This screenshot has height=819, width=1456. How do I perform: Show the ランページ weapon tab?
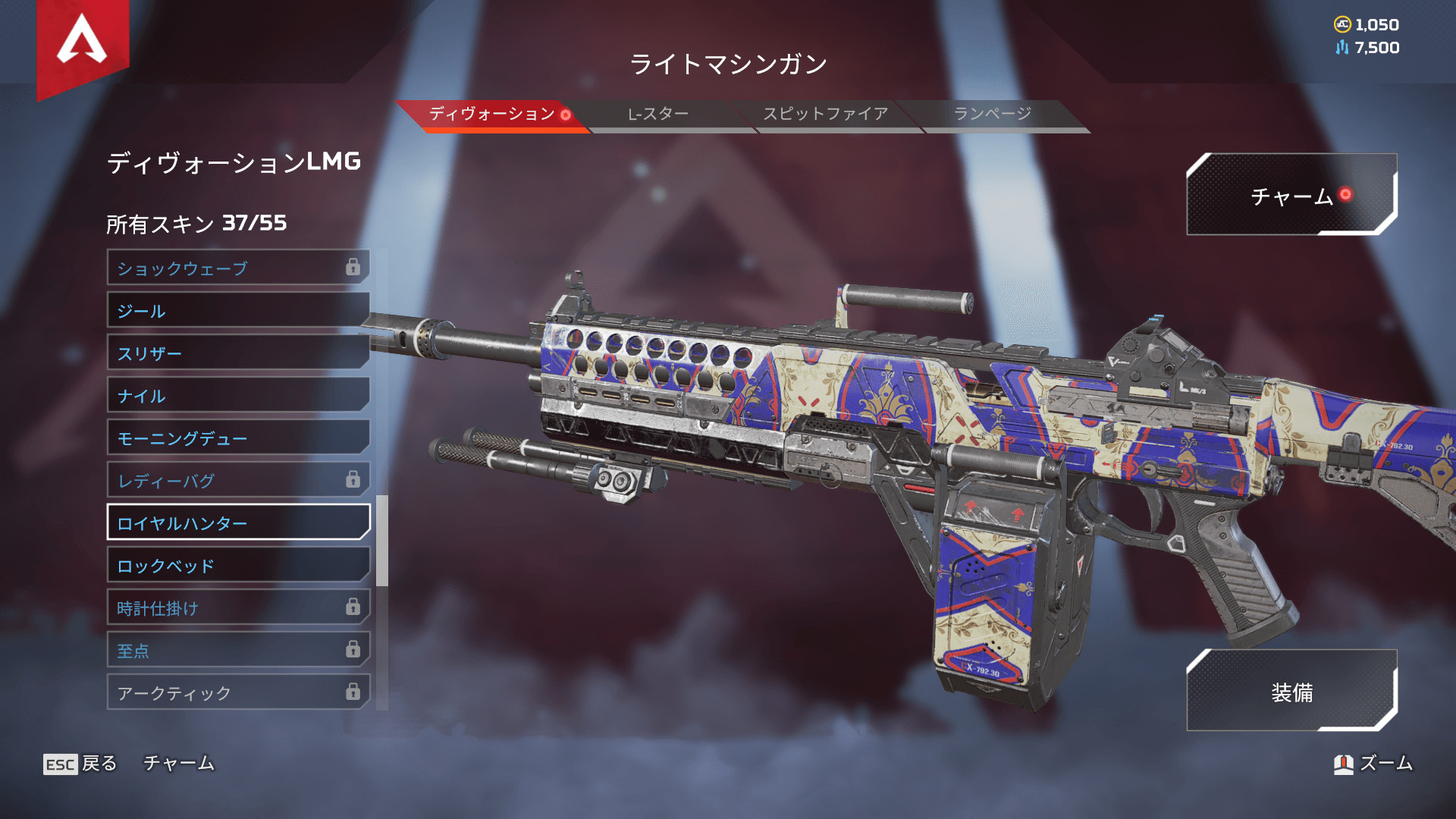click(992, 115)
